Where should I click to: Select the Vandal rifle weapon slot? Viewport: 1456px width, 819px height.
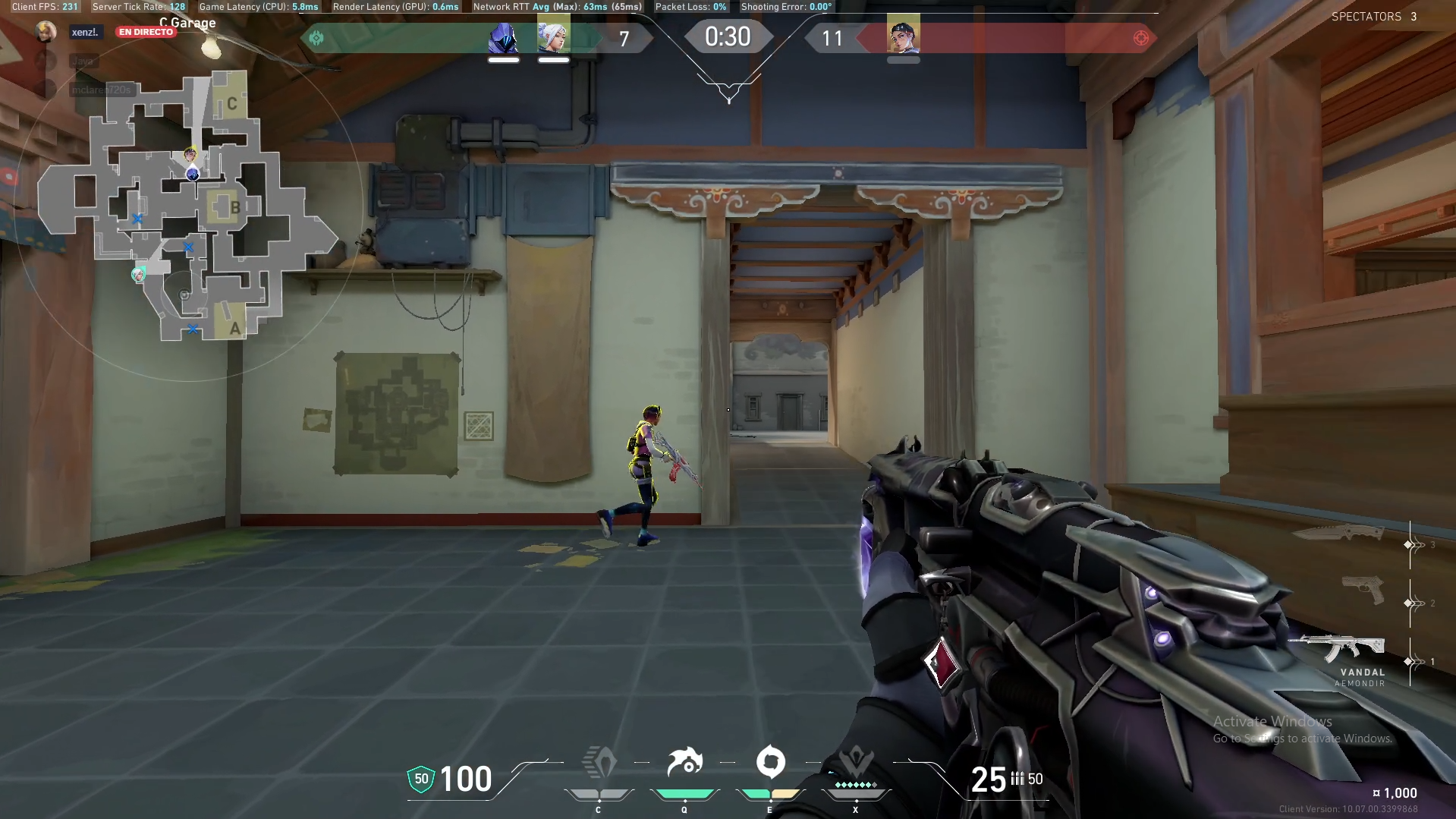point(1337,649)
